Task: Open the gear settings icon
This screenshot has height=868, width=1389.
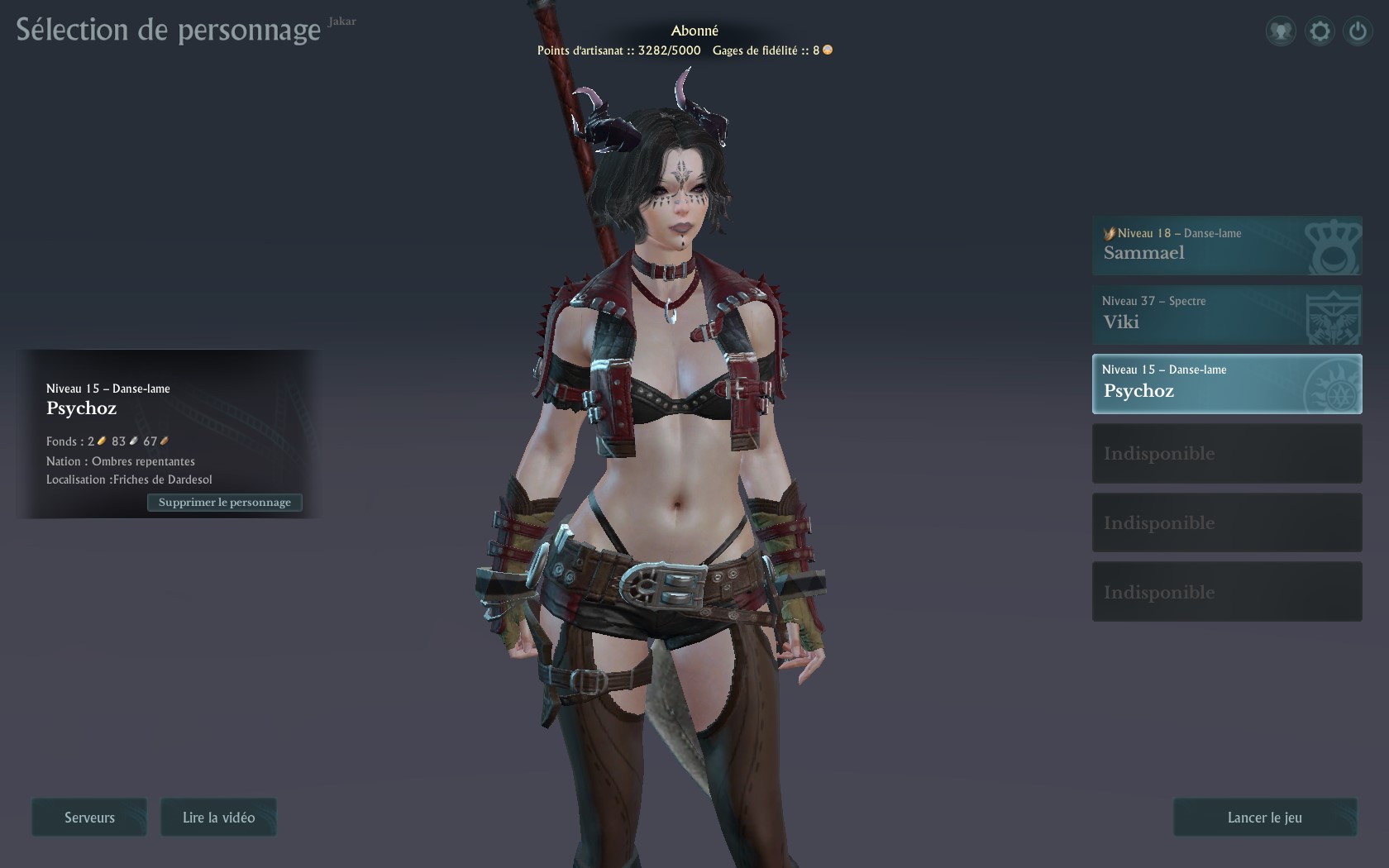Action: click(x=1320, y=31)
